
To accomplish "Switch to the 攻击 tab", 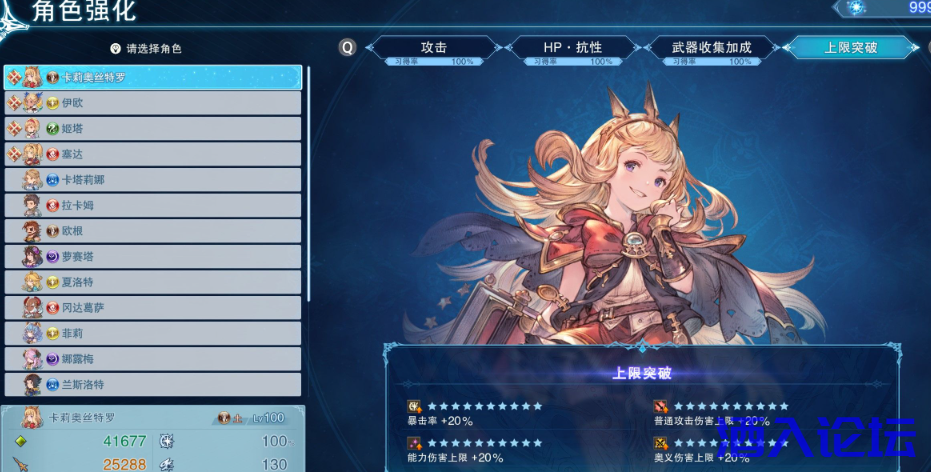I will tap(433, 48).
